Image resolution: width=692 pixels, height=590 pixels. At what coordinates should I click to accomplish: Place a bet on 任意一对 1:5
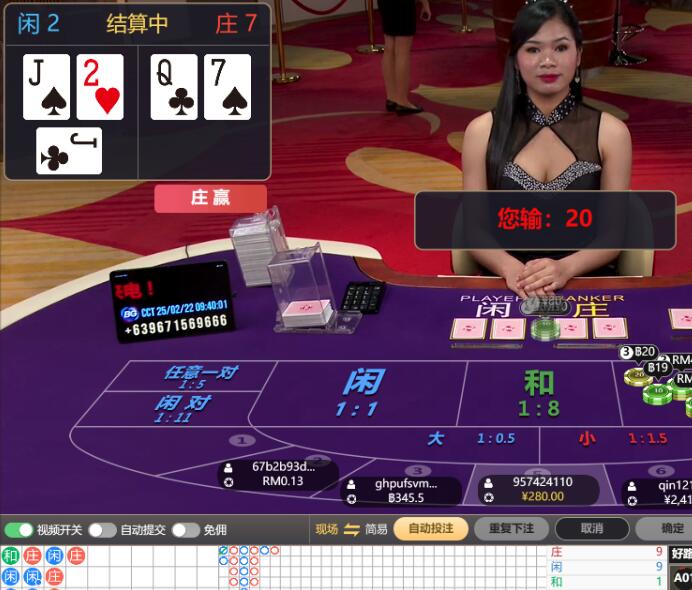coord(200,376)
